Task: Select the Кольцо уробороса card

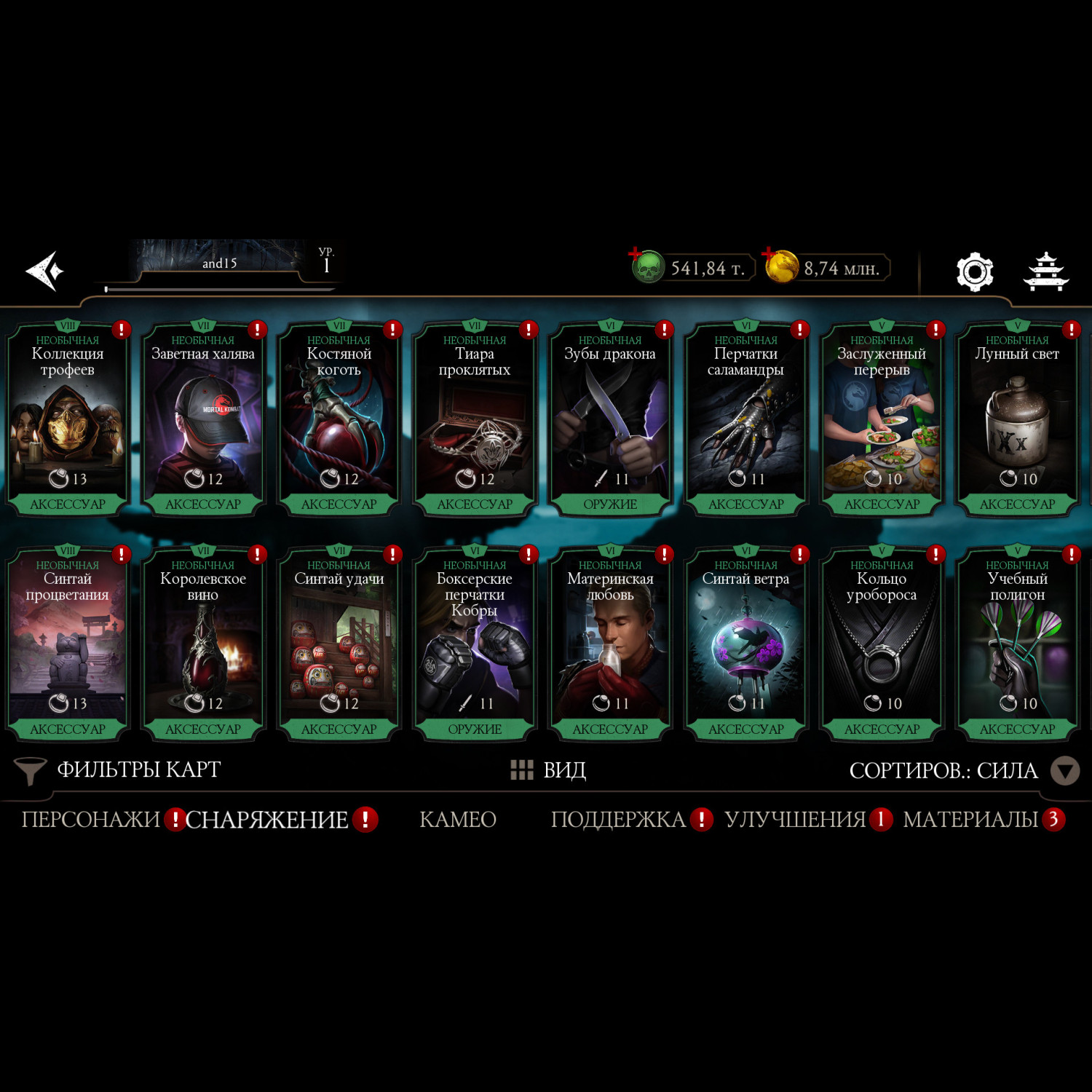Action: tap(882, 644)
